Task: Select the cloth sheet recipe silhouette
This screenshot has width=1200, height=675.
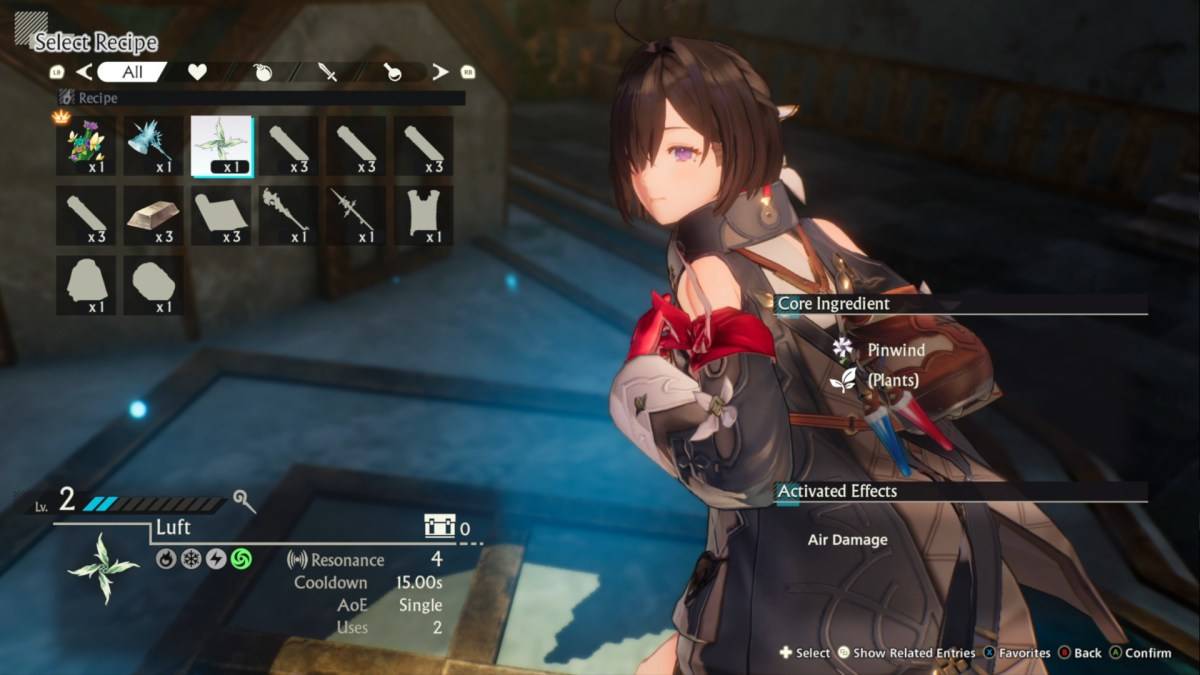Action: pyautogui.click(x=222, y=215)
